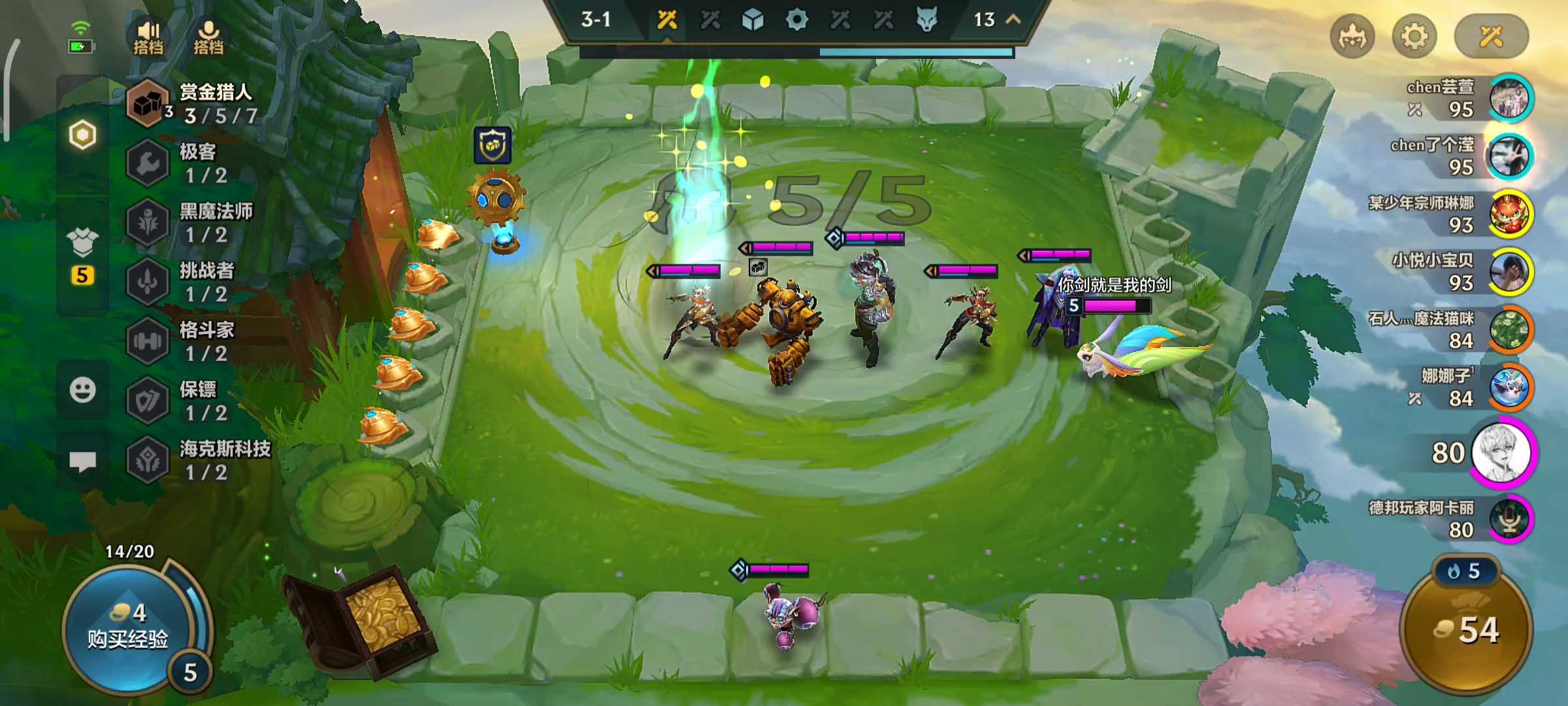Screen dimensions: 1568x706
Task: Toggle the 搭档 speaker voice button
Action: tap(148, 37)
